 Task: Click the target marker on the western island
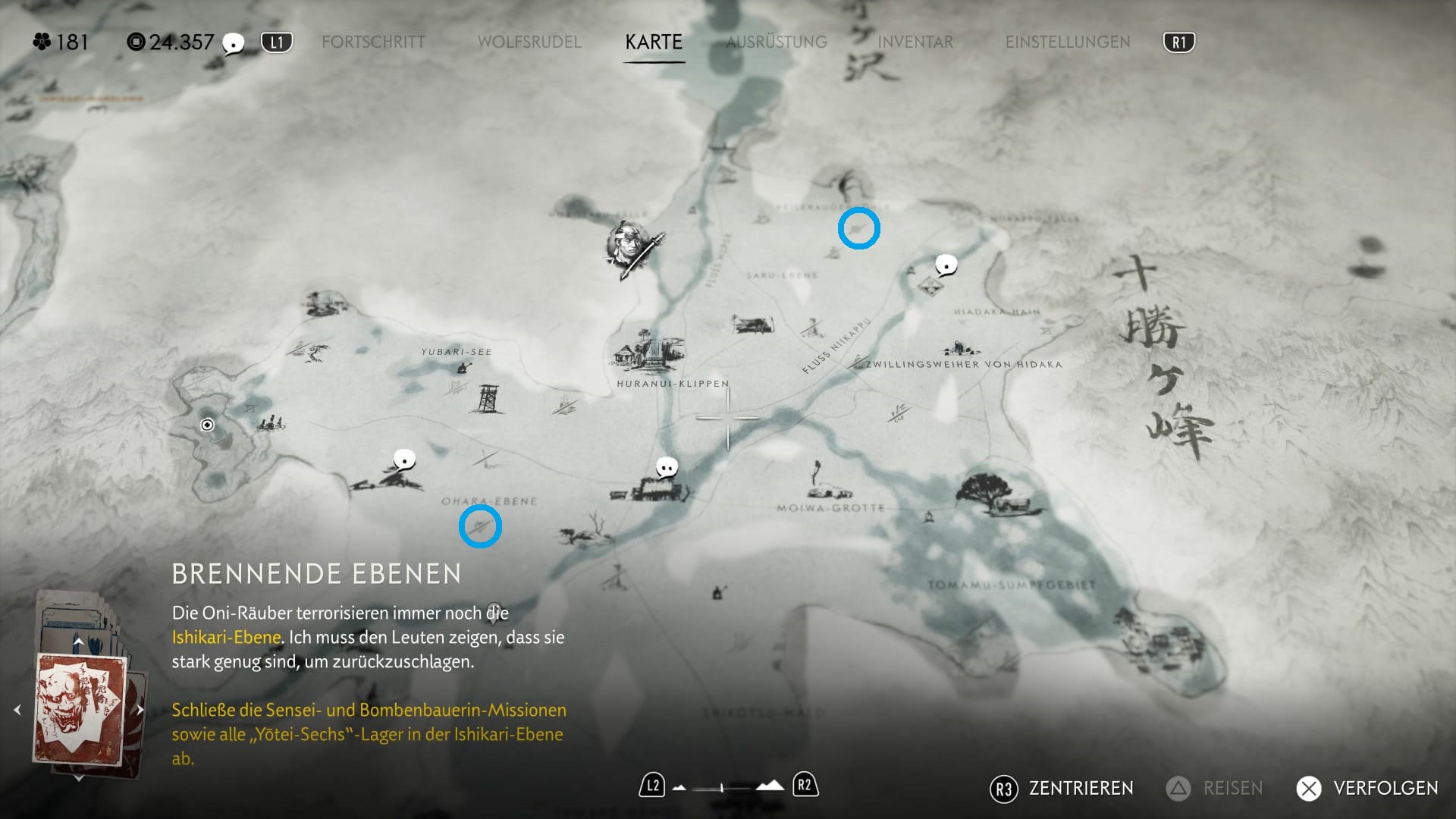click(207, 425)
